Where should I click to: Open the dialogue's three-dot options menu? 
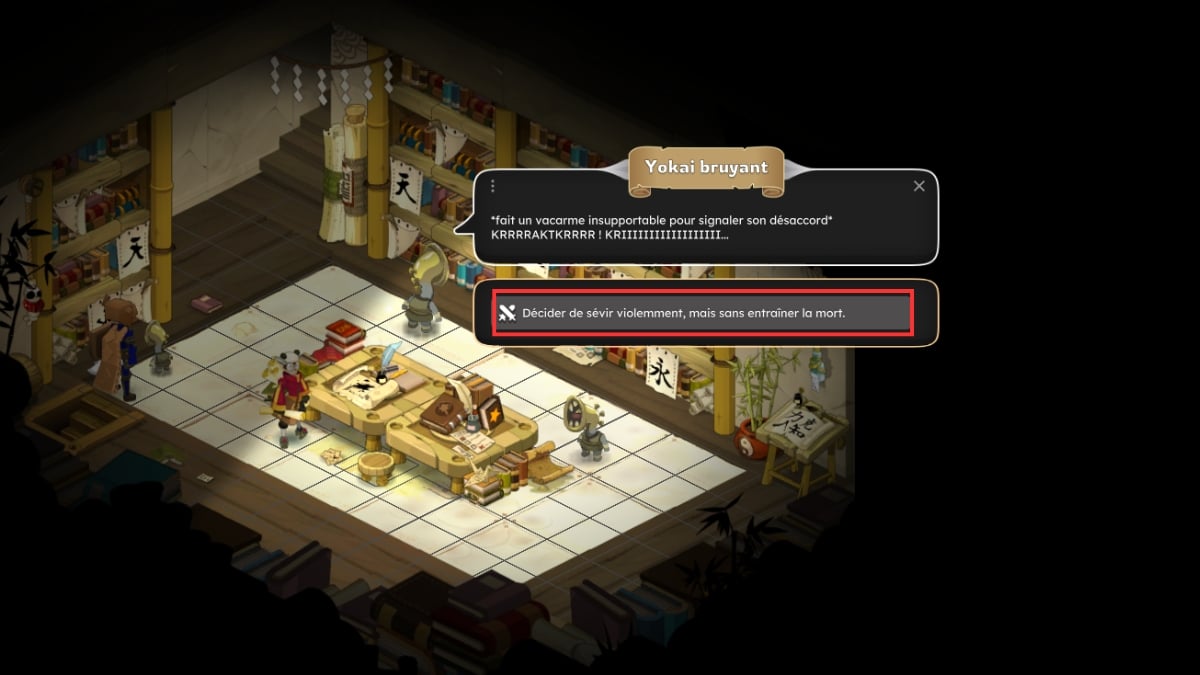tap(493, 186)
